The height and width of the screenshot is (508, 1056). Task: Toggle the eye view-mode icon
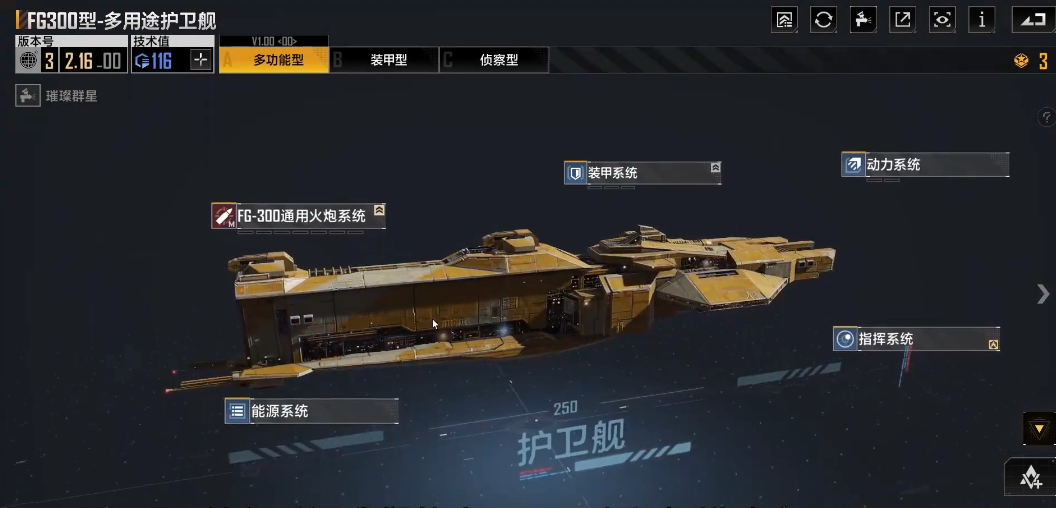941,19
